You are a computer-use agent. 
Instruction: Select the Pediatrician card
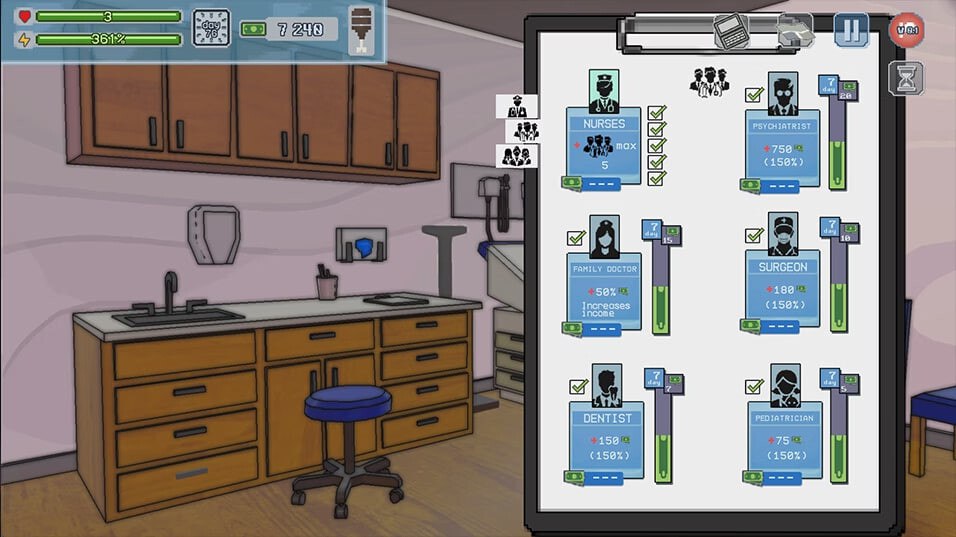click(784, 432)
